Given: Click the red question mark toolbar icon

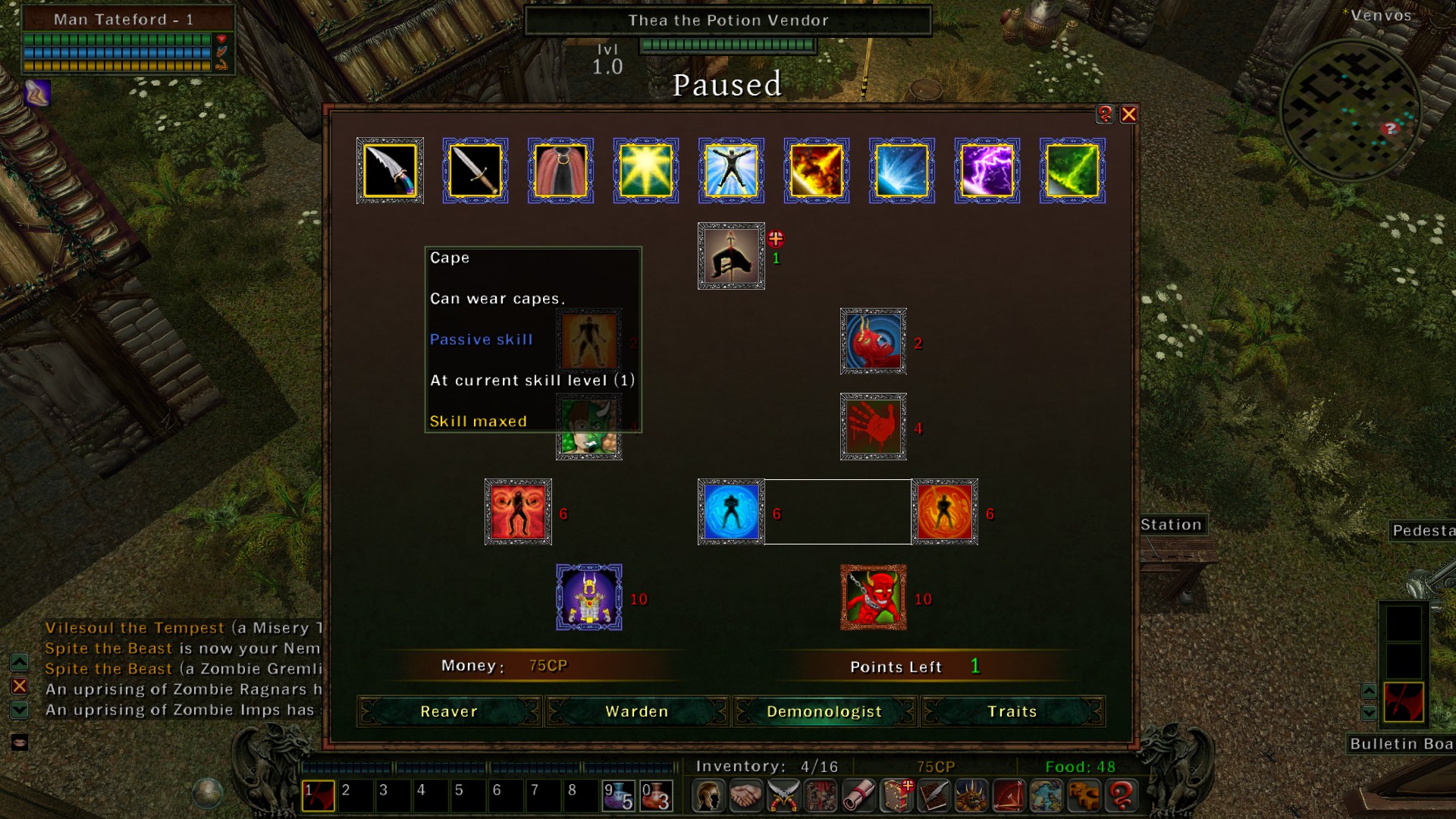Looking at the screenshot, I should point(1122,796).
